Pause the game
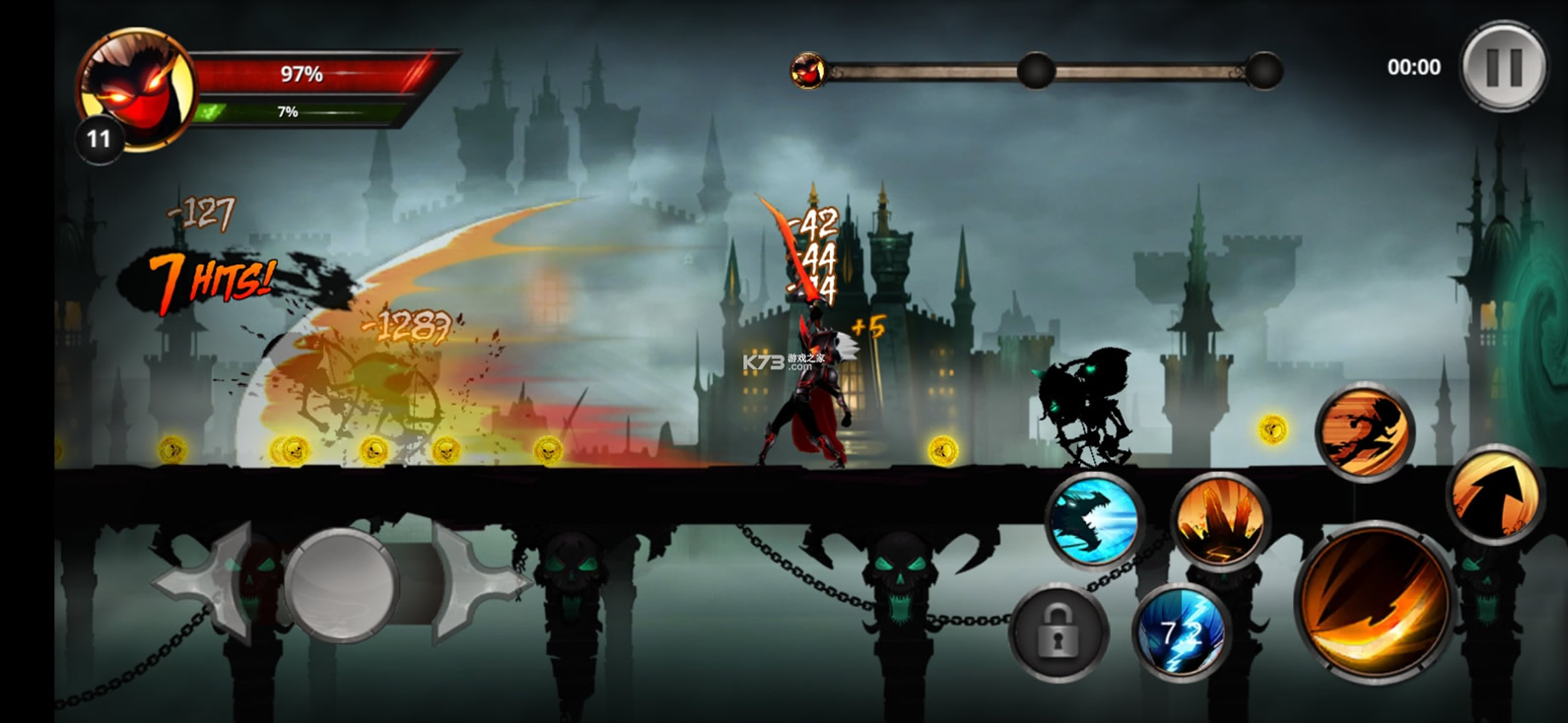The height and width of the screenshot is (723, 1568). (1504, 67)
